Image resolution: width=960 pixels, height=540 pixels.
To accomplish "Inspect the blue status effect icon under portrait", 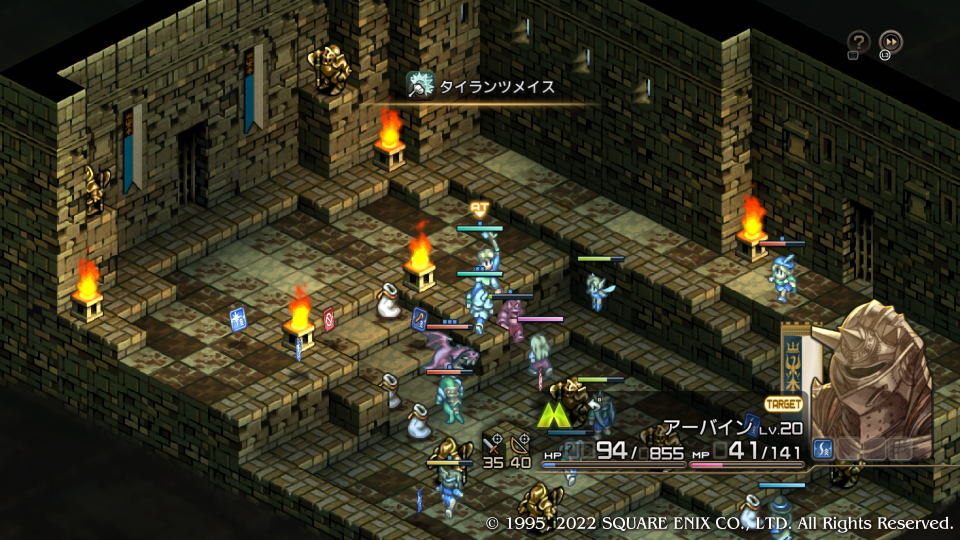I will coord(825,449).
